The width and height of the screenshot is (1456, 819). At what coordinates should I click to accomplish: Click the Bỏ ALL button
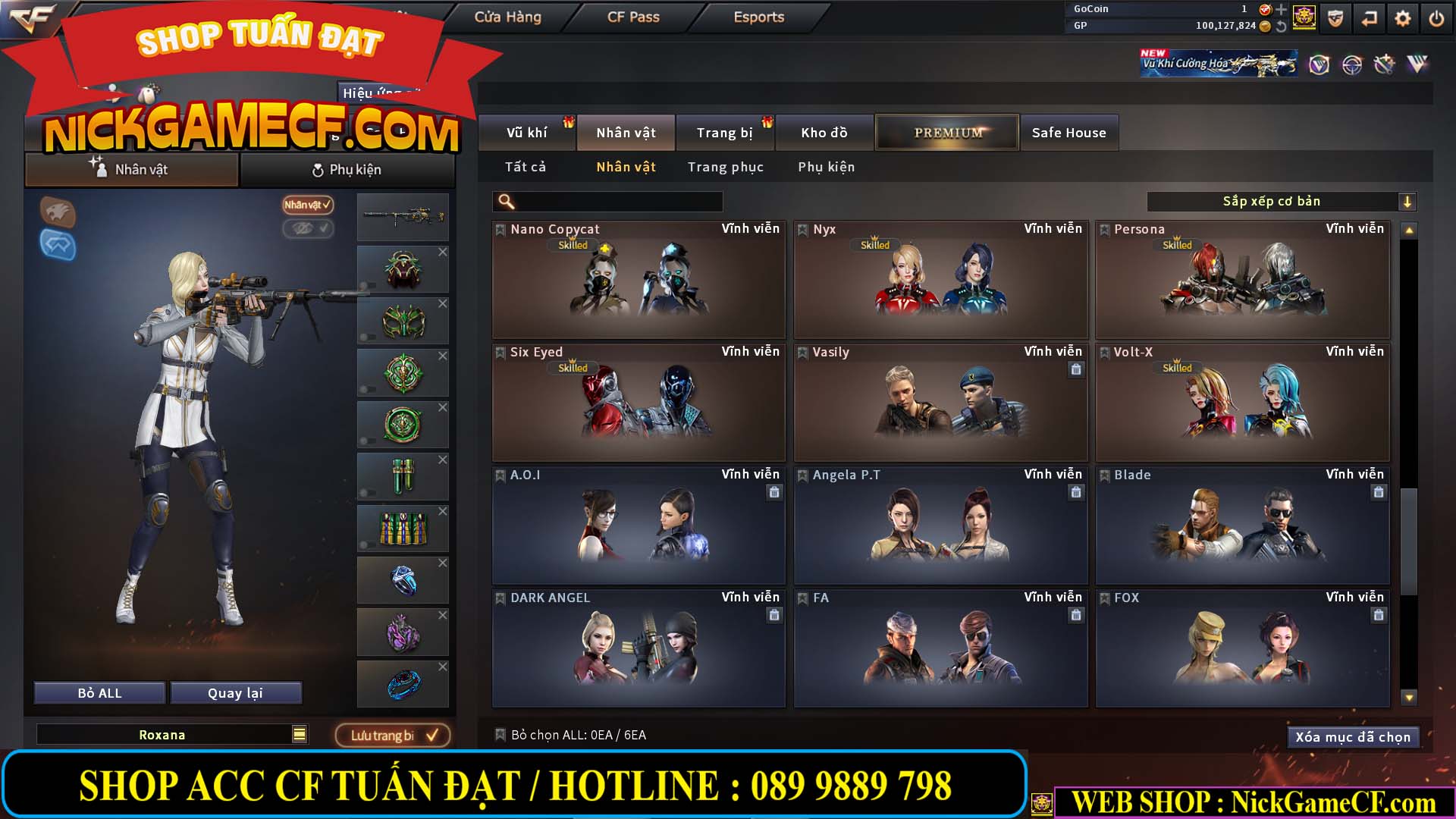98,692
